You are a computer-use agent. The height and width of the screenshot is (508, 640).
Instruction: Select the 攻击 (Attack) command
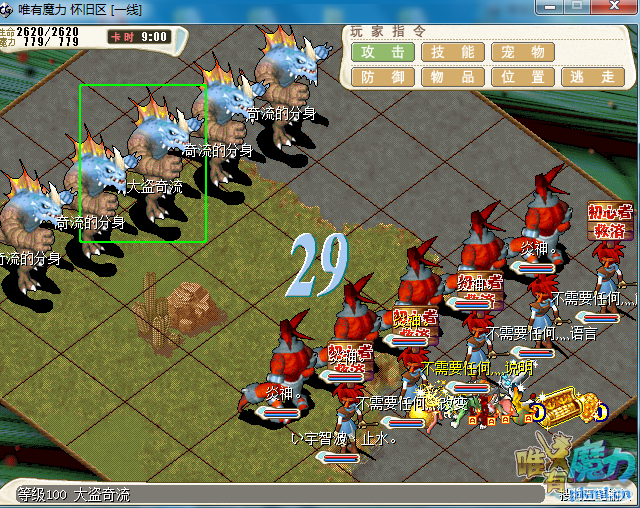(383, 52)
